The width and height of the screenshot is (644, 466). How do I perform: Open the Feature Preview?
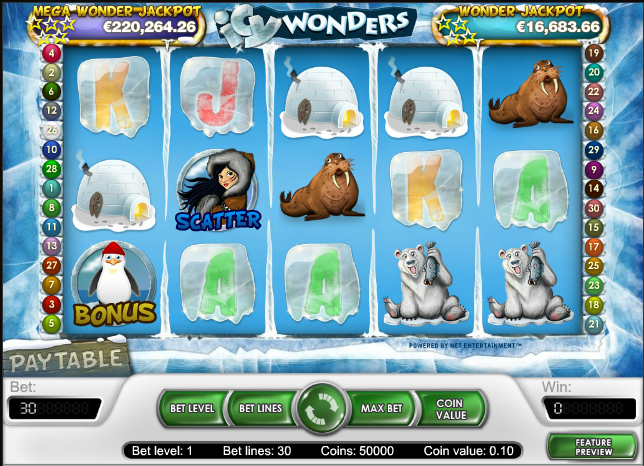click(x=593, y=444)
